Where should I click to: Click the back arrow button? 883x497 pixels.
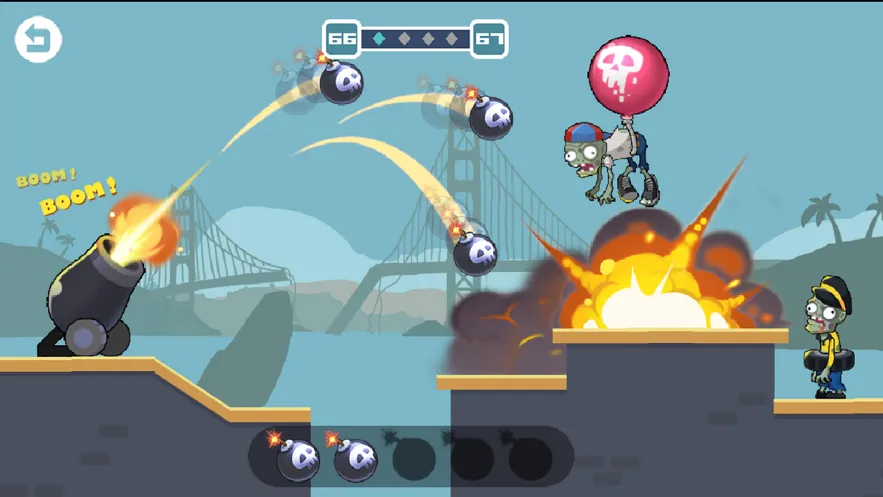click(38, 40)
